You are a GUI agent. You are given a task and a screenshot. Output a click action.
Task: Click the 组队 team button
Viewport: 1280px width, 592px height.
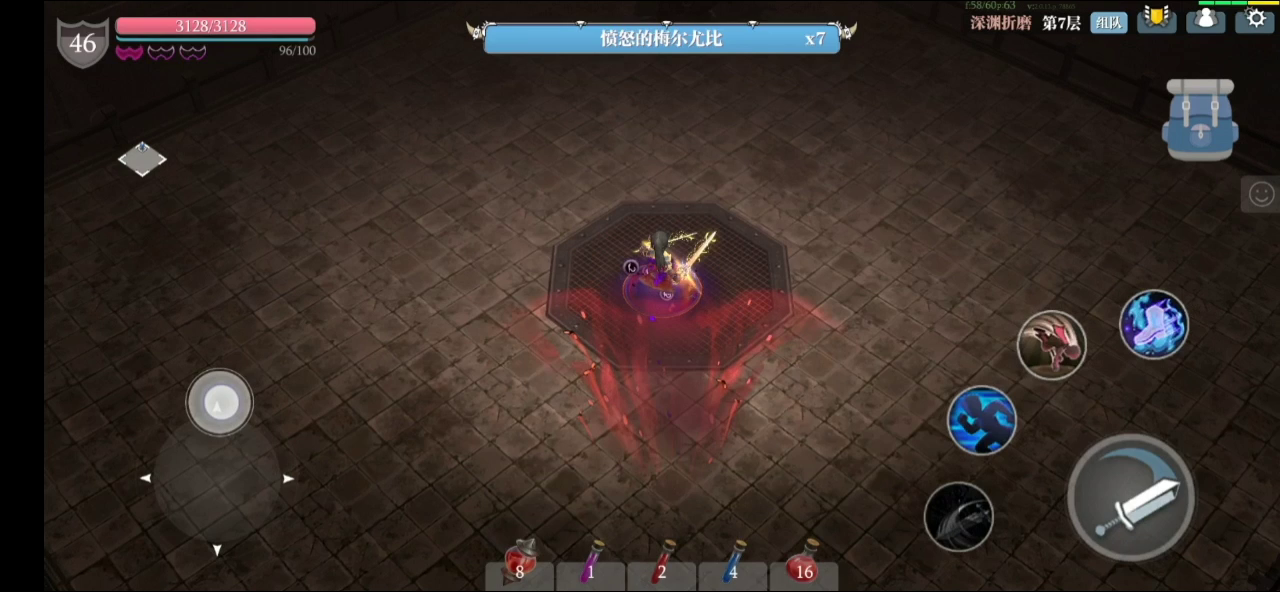coord(1108,22)
